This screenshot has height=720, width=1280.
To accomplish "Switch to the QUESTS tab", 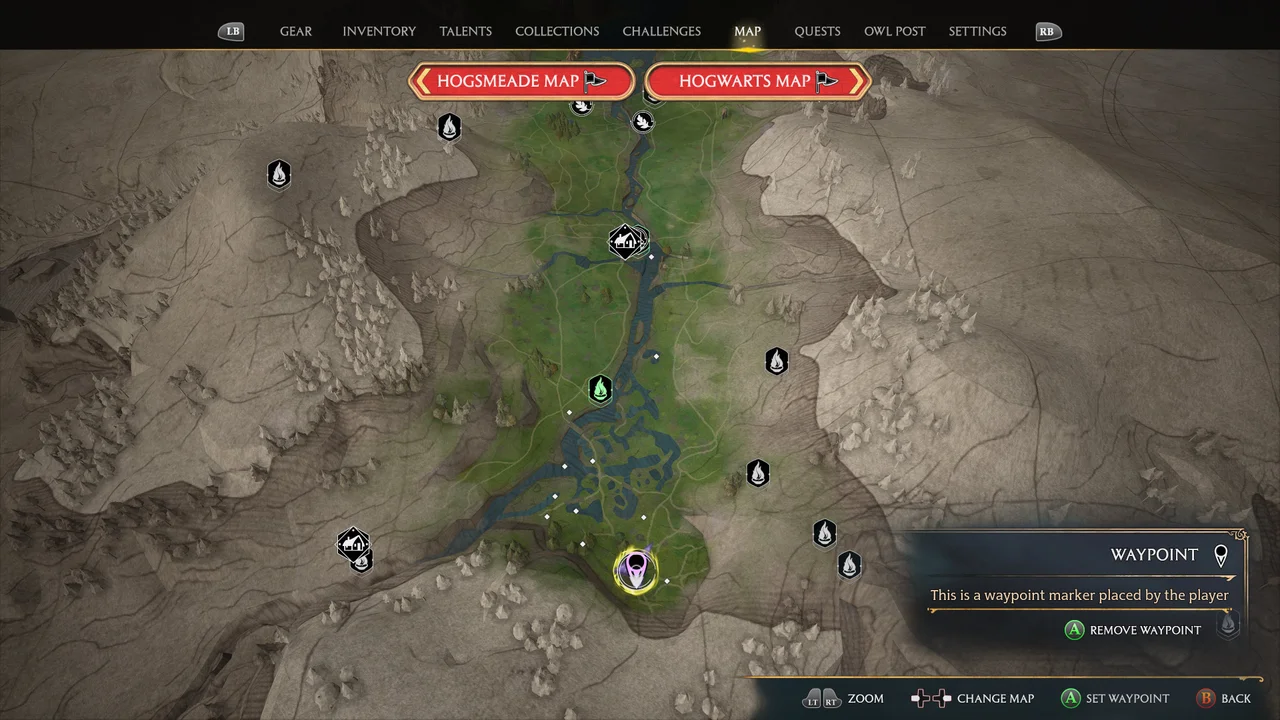I will click(x=817, y=31).
